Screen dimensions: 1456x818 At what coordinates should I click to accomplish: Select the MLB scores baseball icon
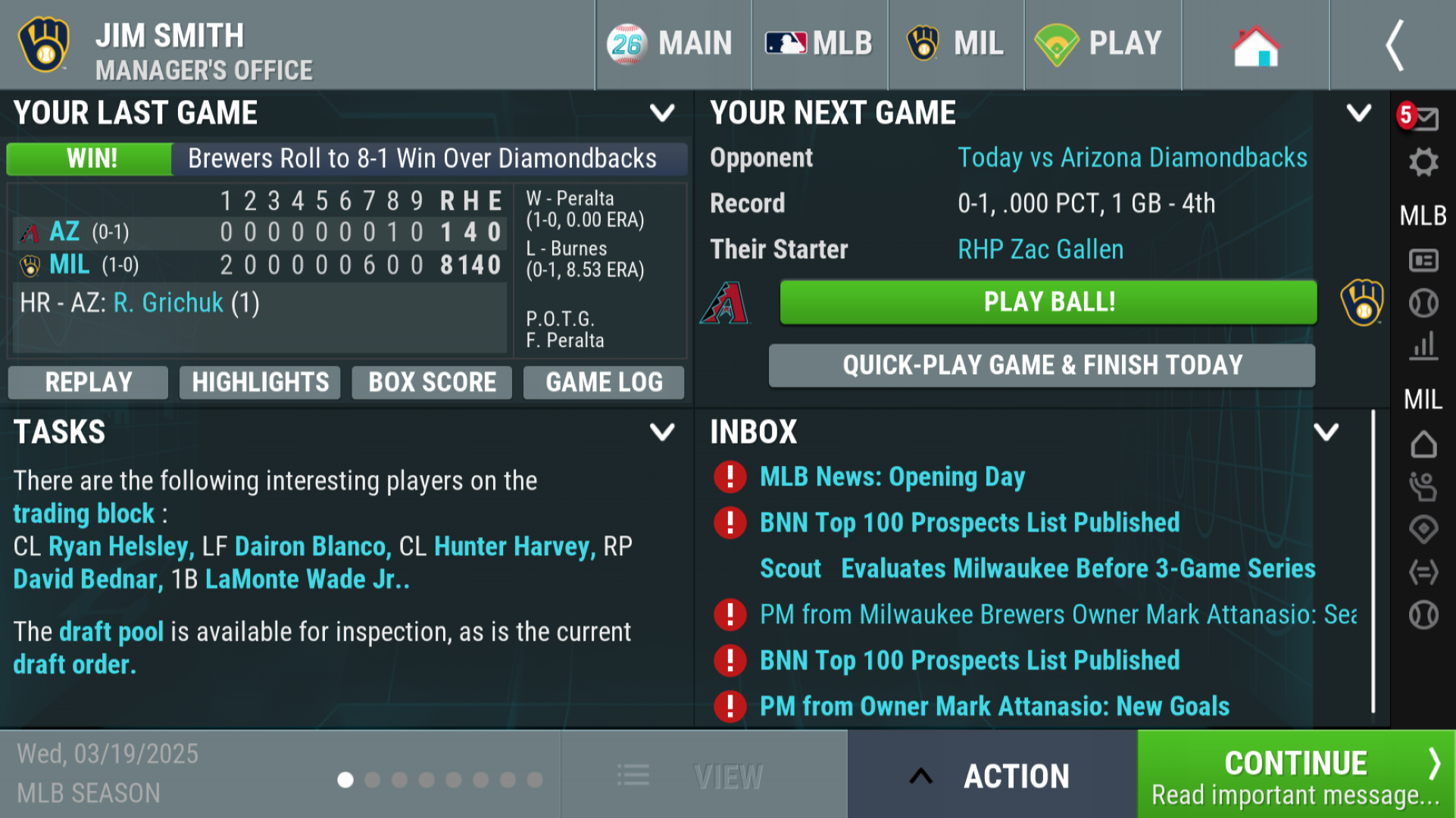pos(1424,302)
